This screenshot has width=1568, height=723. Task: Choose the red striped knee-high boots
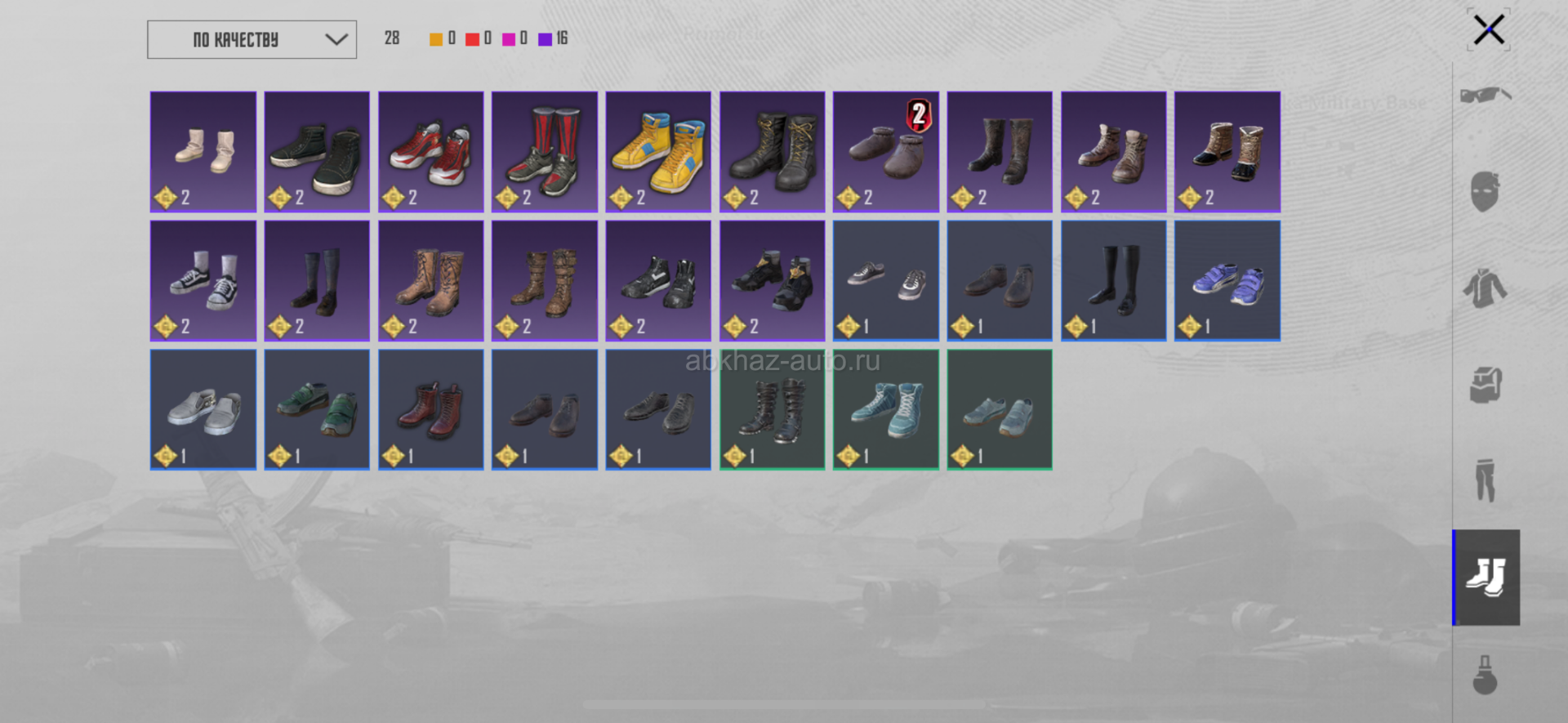[545, 152]
